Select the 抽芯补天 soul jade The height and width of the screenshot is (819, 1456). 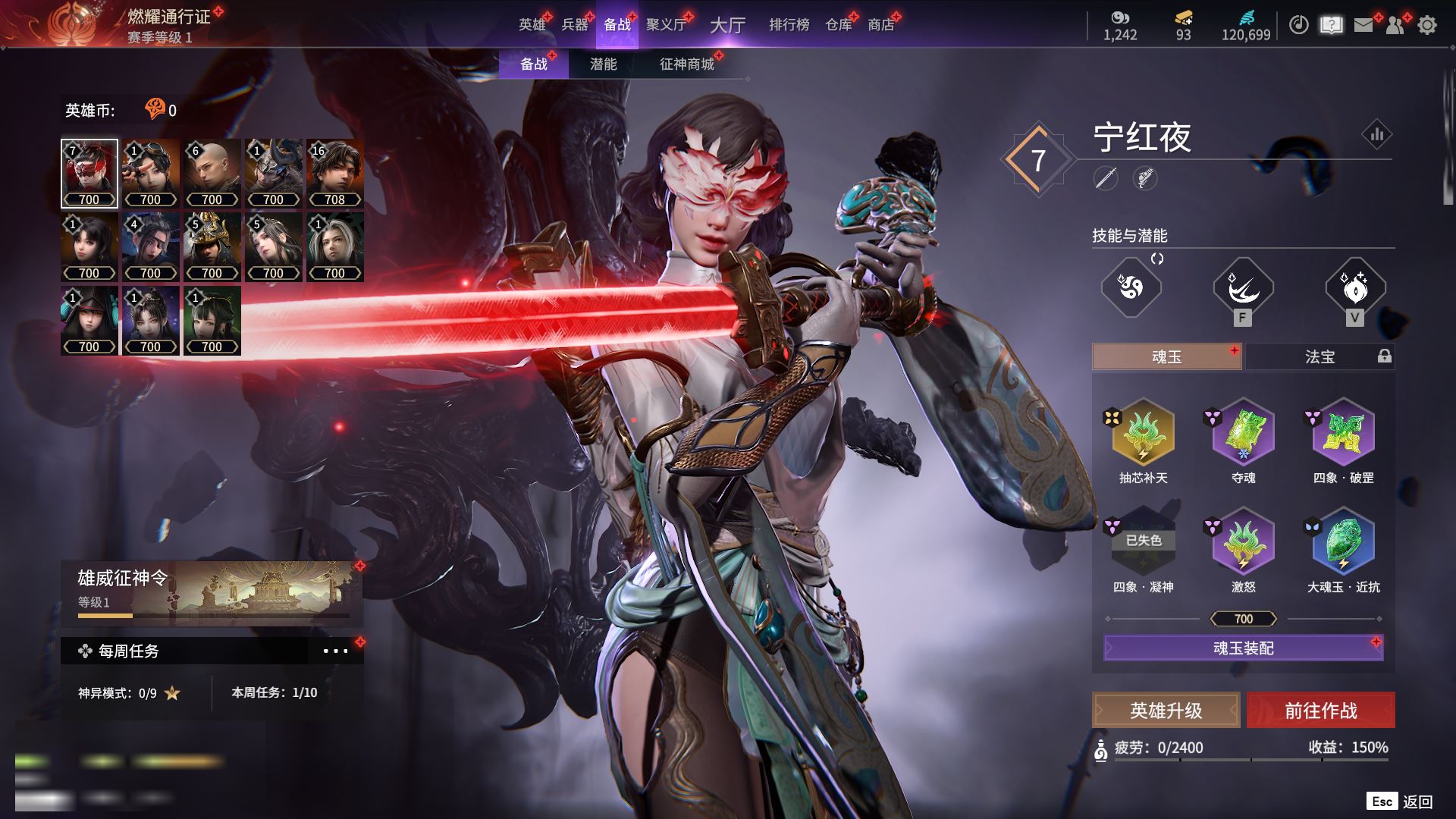pos(1143,434)
